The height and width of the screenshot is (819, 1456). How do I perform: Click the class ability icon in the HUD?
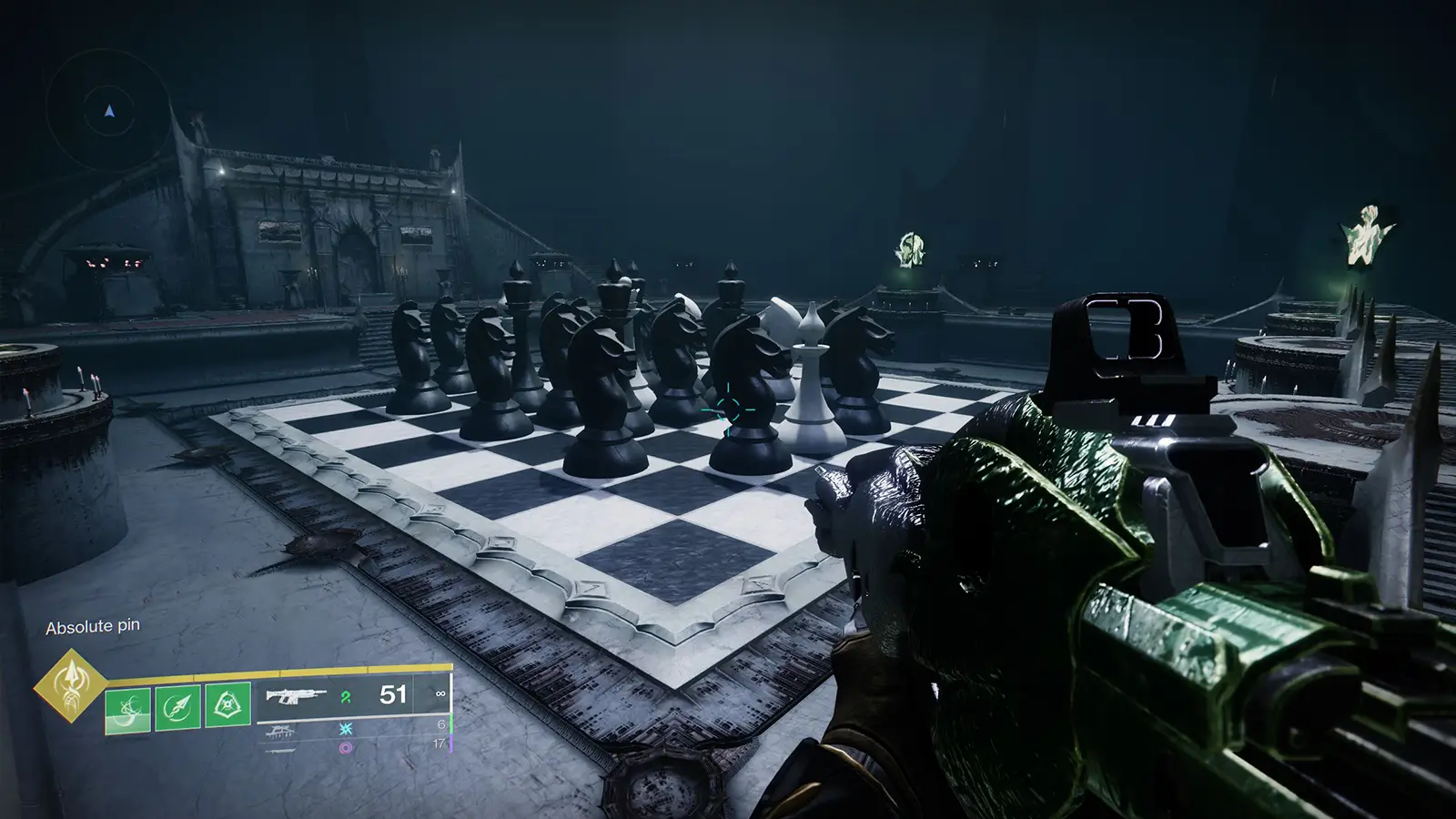[227, 705]
